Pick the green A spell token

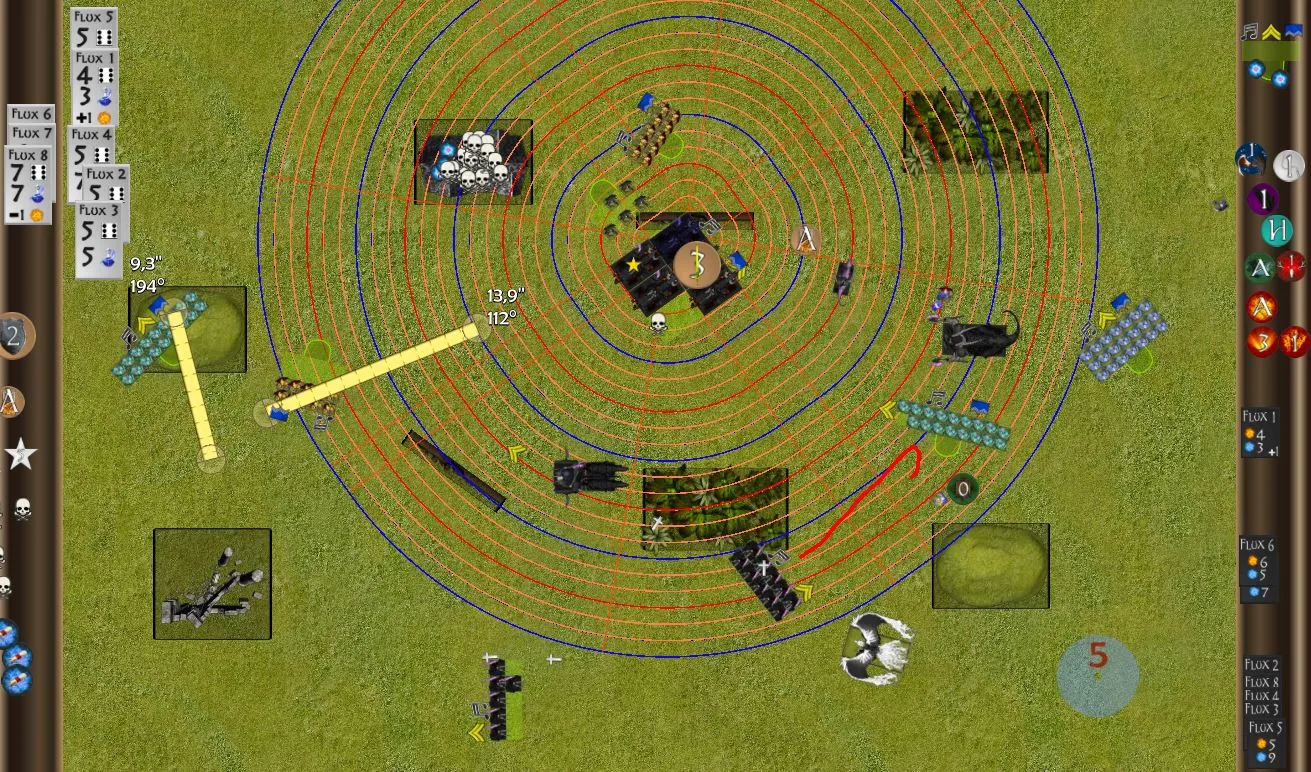point(1260,268)
